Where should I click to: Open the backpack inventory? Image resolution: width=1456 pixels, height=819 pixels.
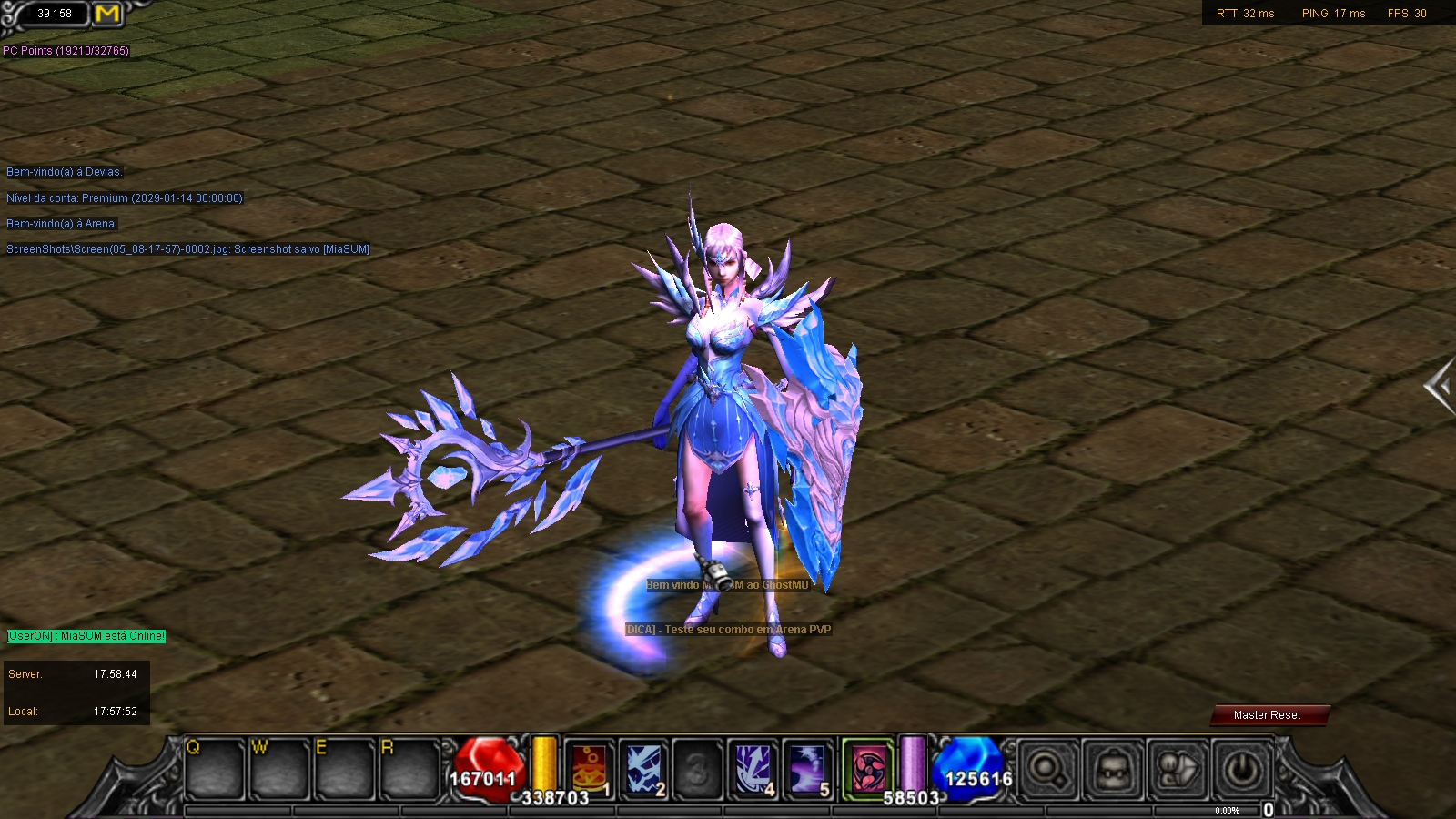pyautogui.click(x=1112, y=770)
